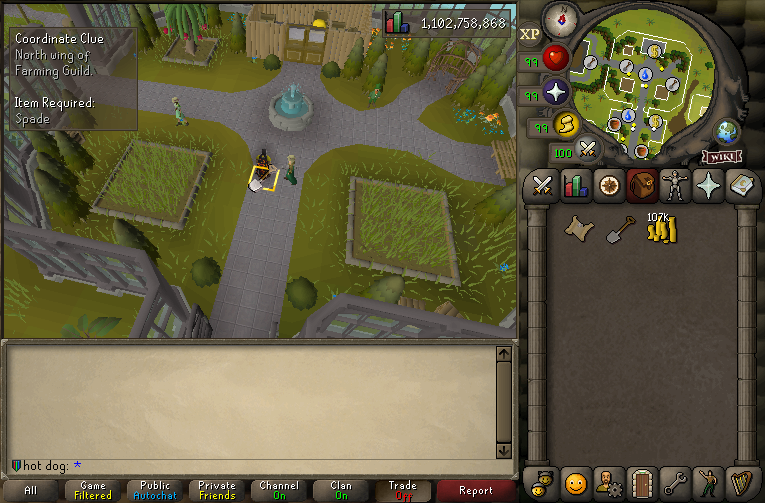Open the world map globe
This screenshot has height=503, width=765.
[x=727, y=132]
